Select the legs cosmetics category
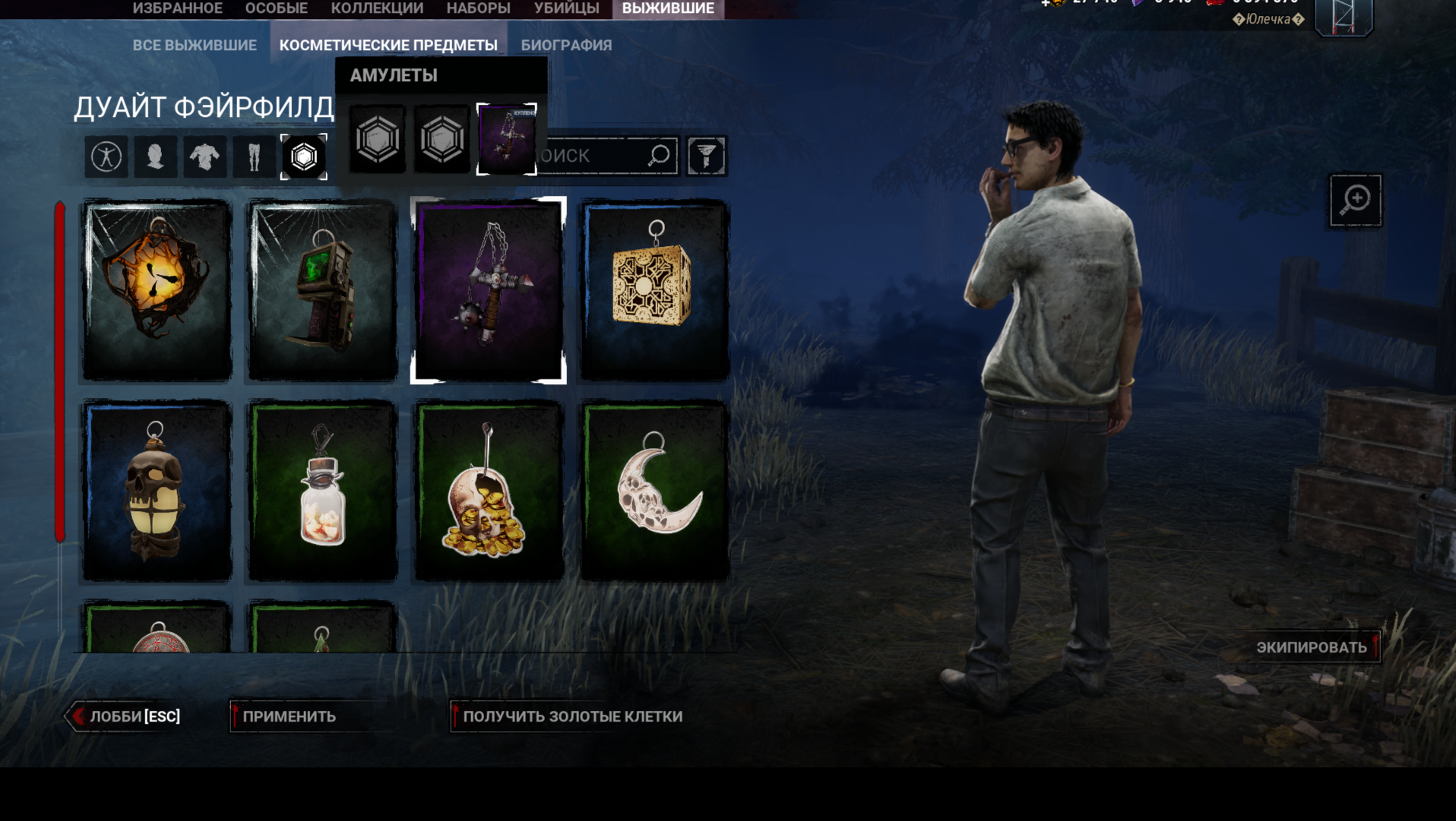Image resolution: width=1456 pixels, height=821 pixels. (x=254, y=156)
